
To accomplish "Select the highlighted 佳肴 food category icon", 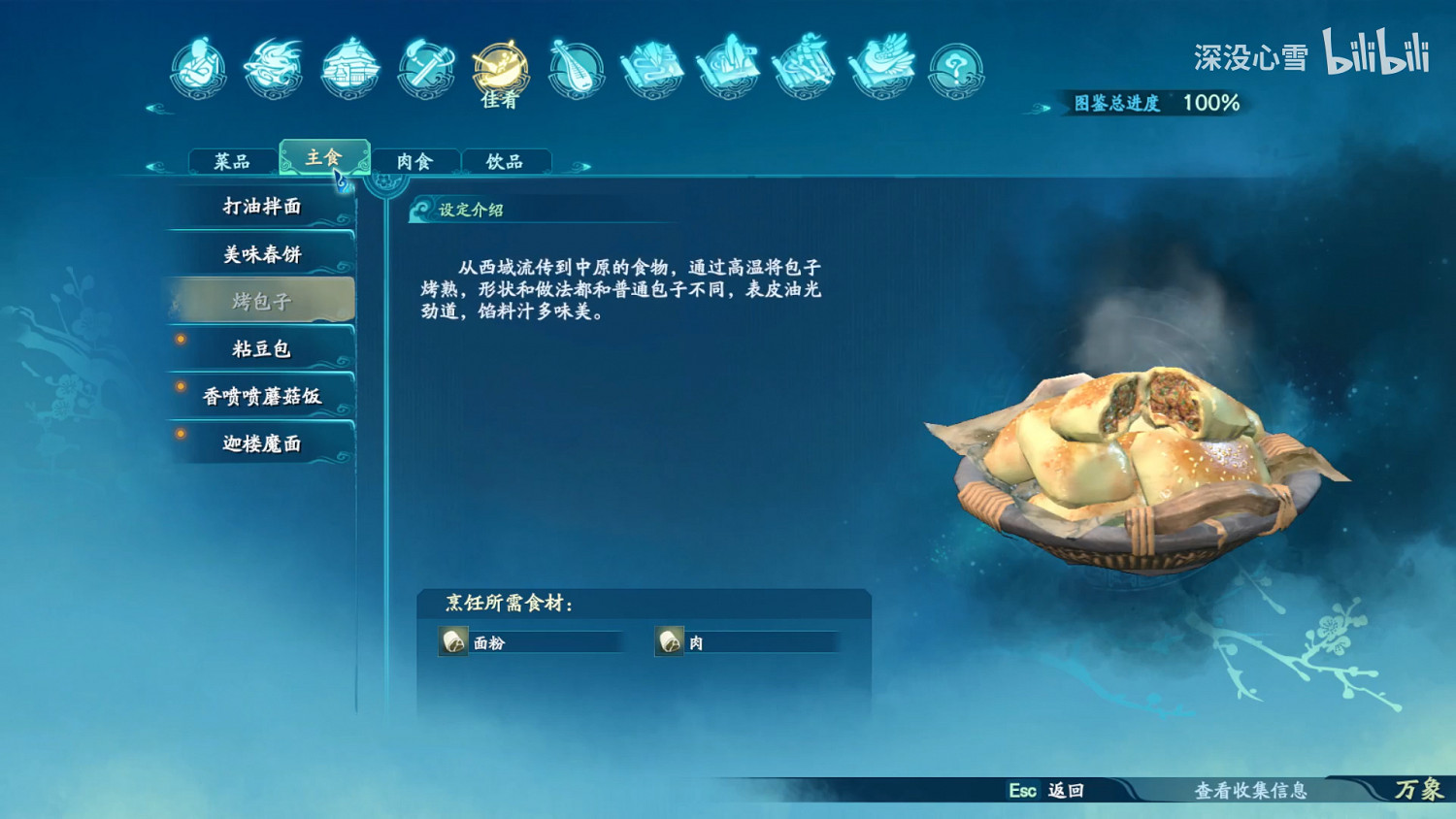I will (500, 68).
